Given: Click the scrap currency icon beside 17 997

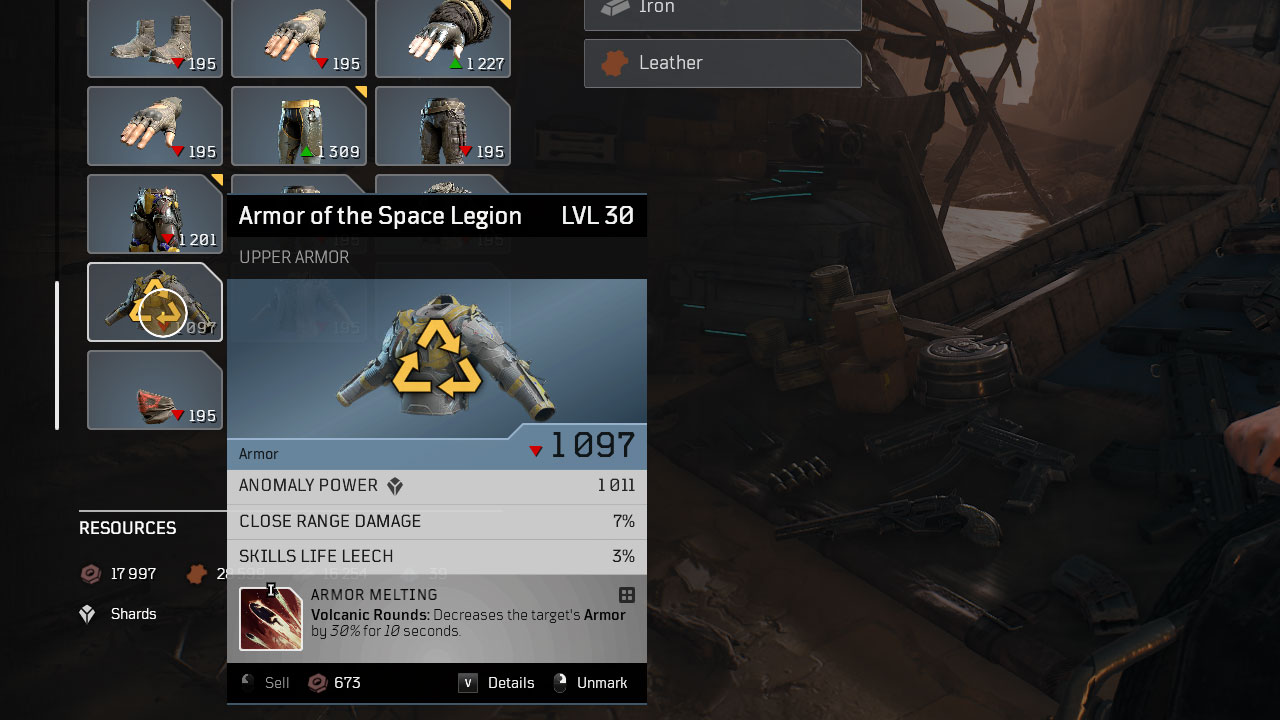Looking at the screenshot, I should click(88, 574).
